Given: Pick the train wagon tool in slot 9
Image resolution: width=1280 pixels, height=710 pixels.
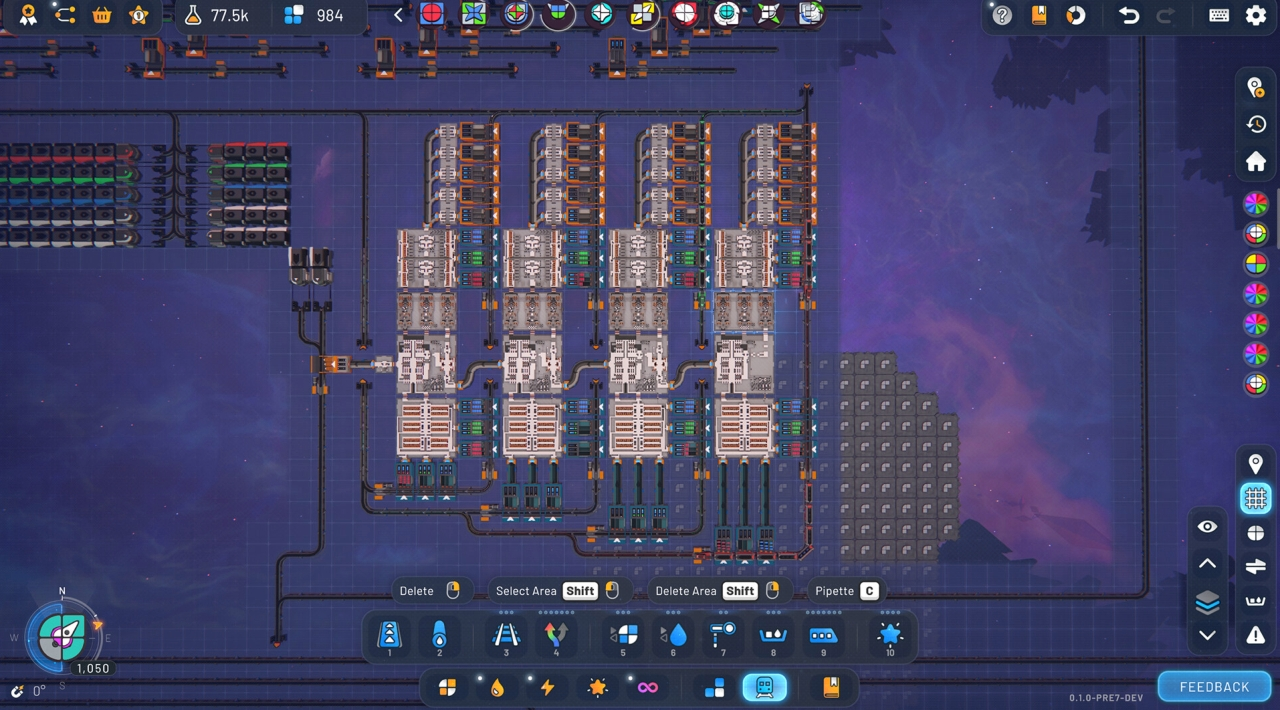Looking at the screenshot, I should 823,635.
